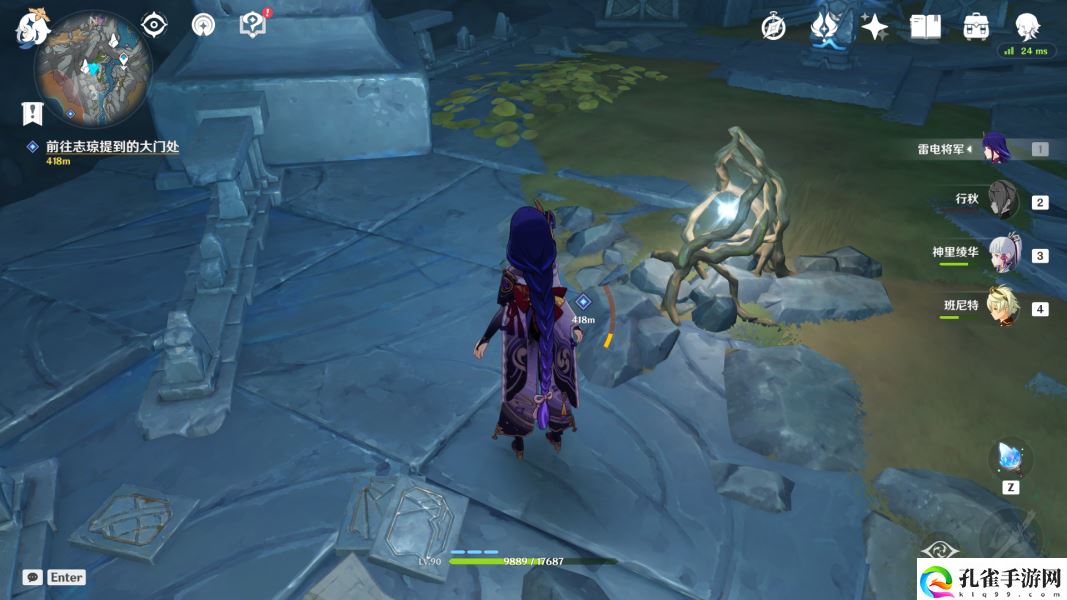Open the winged battle pass icon

click(824, 27)
